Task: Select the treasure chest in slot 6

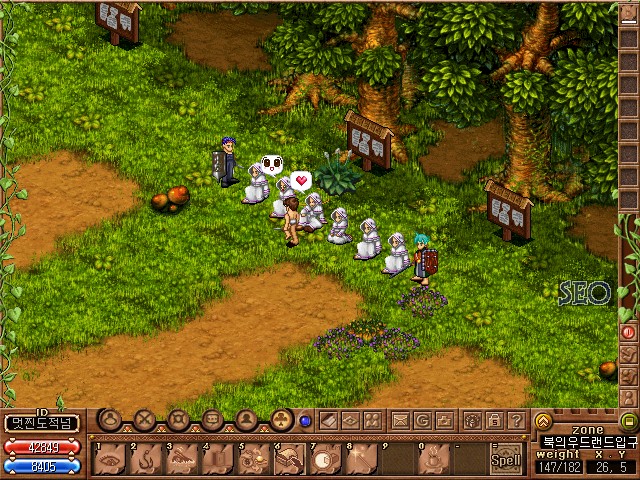Action: pyautogui.click(x=287, y=459)
